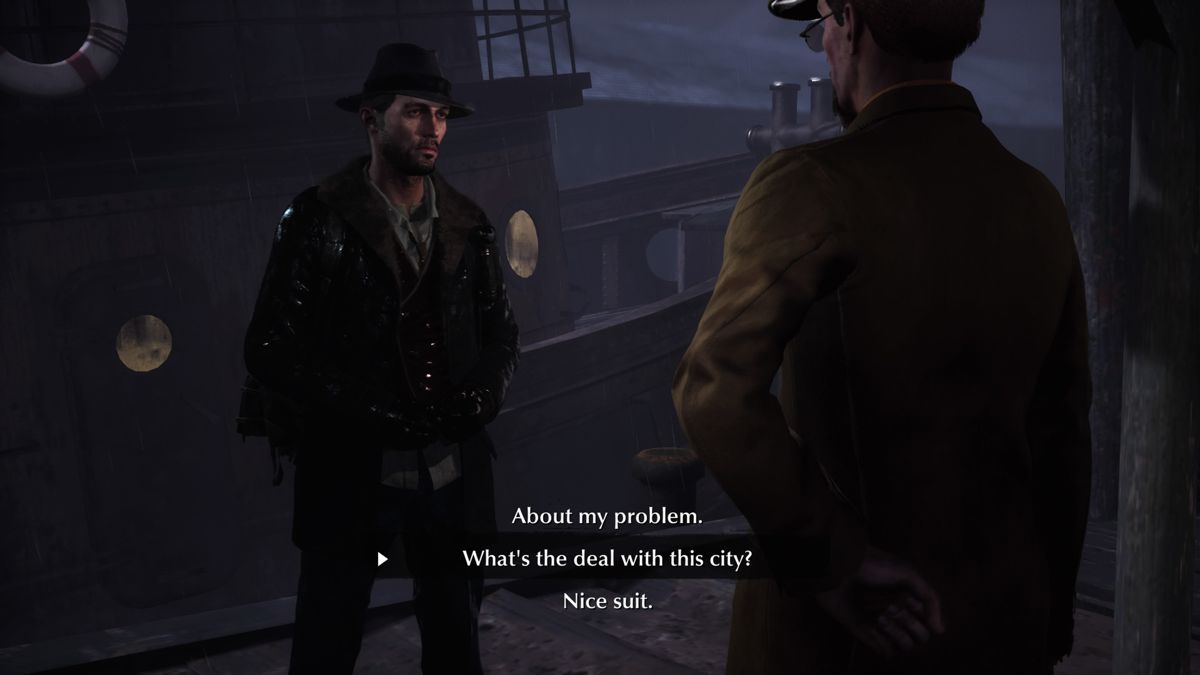
Task: Ask "What's the deal with this city?"
Action: [607, 559]
